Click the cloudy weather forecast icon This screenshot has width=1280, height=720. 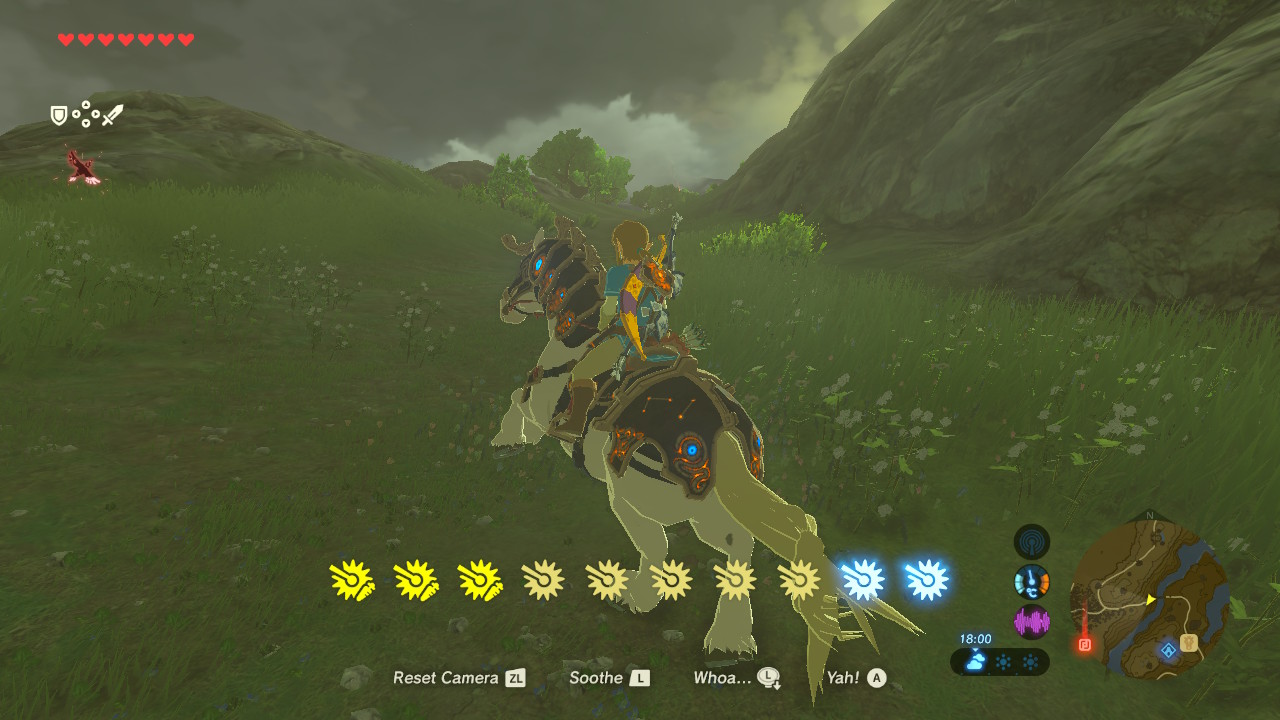[x=974, y=660]
